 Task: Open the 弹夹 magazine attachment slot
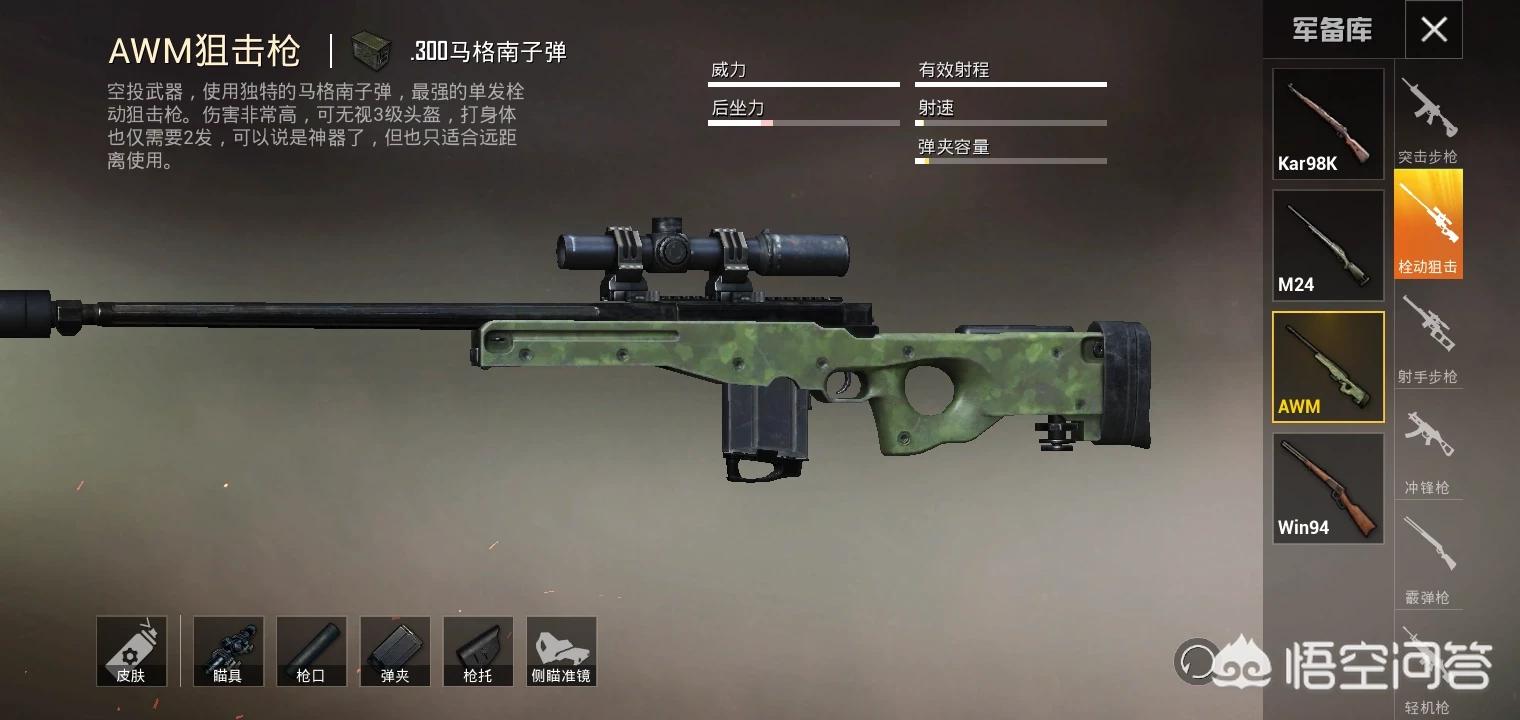pyautogui.click(x=395, y=651)
